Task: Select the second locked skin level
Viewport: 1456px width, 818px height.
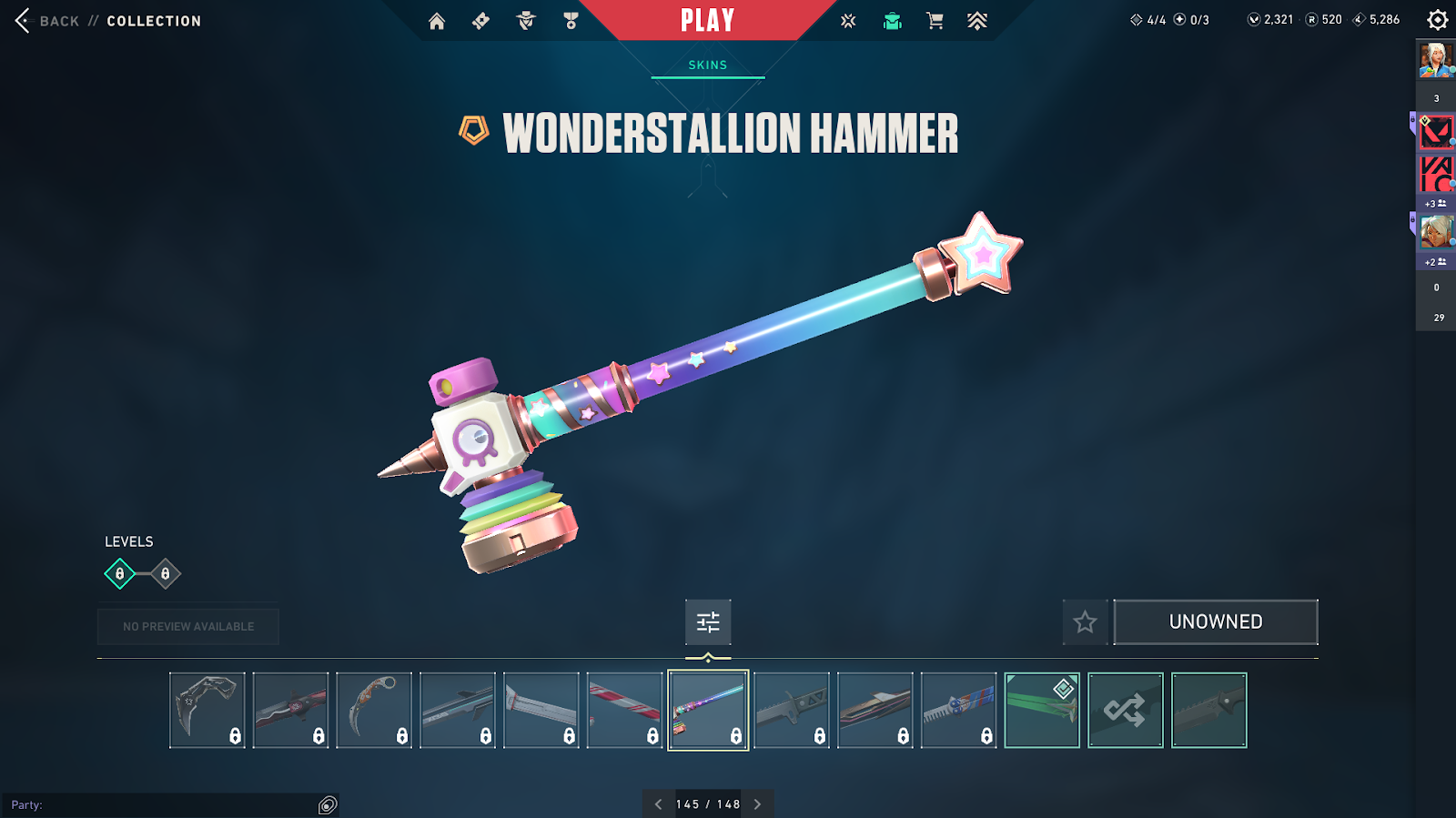Action: tap(165, 574)
